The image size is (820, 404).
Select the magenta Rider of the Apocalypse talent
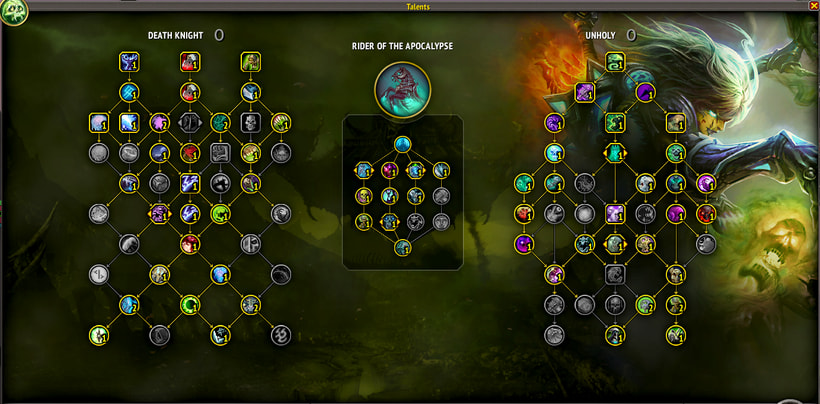(390, 170)
